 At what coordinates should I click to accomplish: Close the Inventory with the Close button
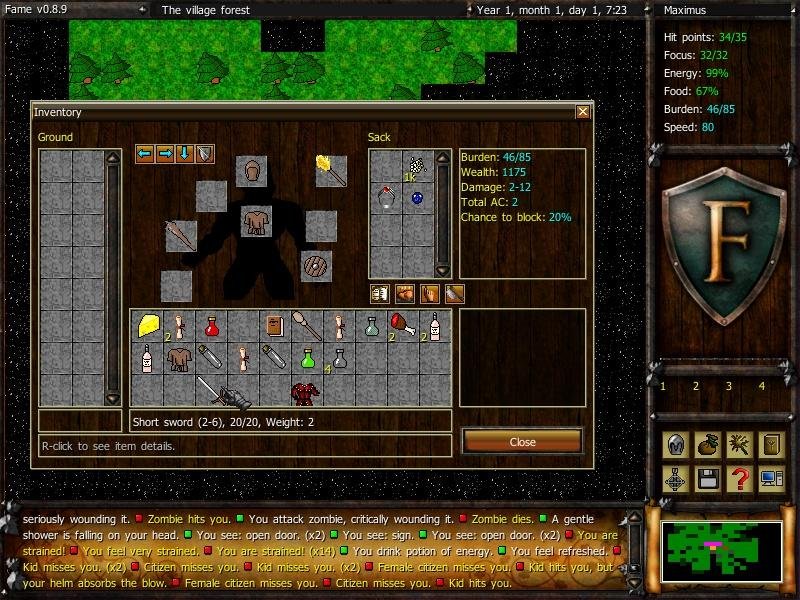pos(522,441)
